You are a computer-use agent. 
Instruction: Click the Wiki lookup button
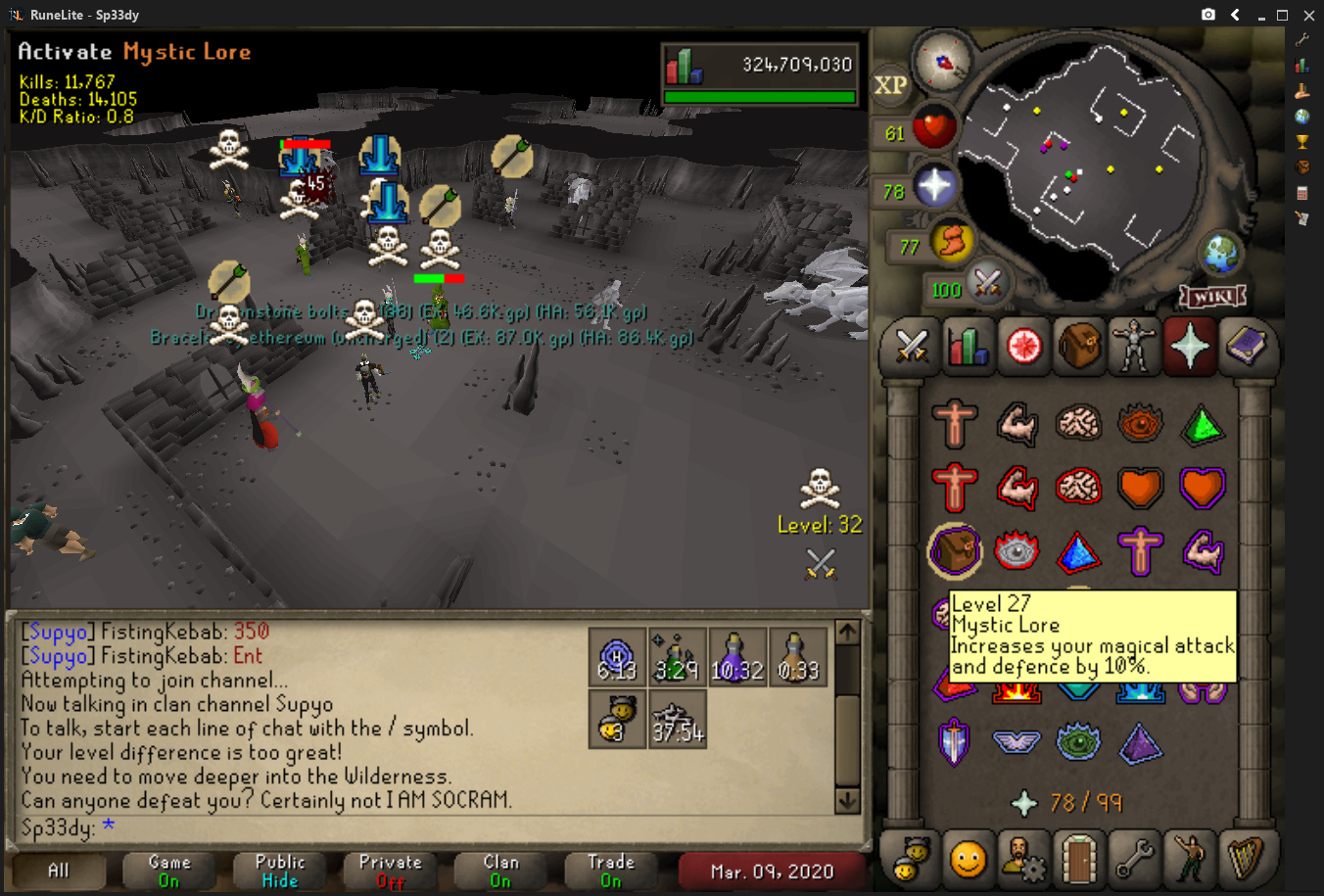[x=1212, y=295]
